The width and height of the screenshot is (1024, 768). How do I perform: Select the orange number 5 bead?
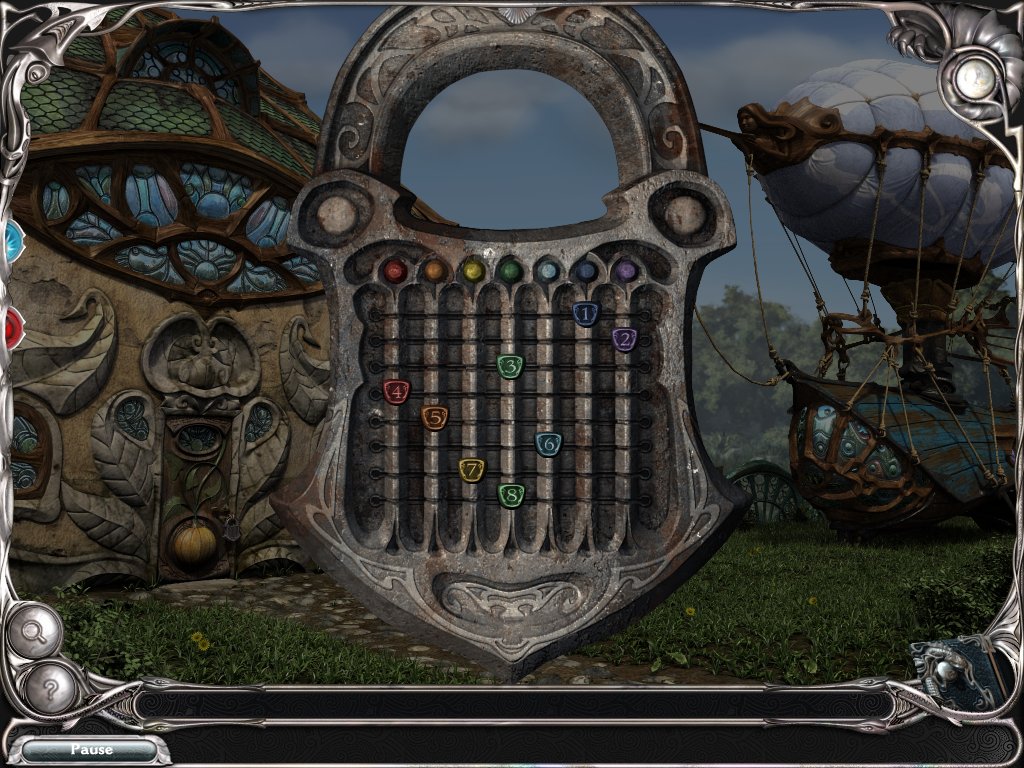434,418
